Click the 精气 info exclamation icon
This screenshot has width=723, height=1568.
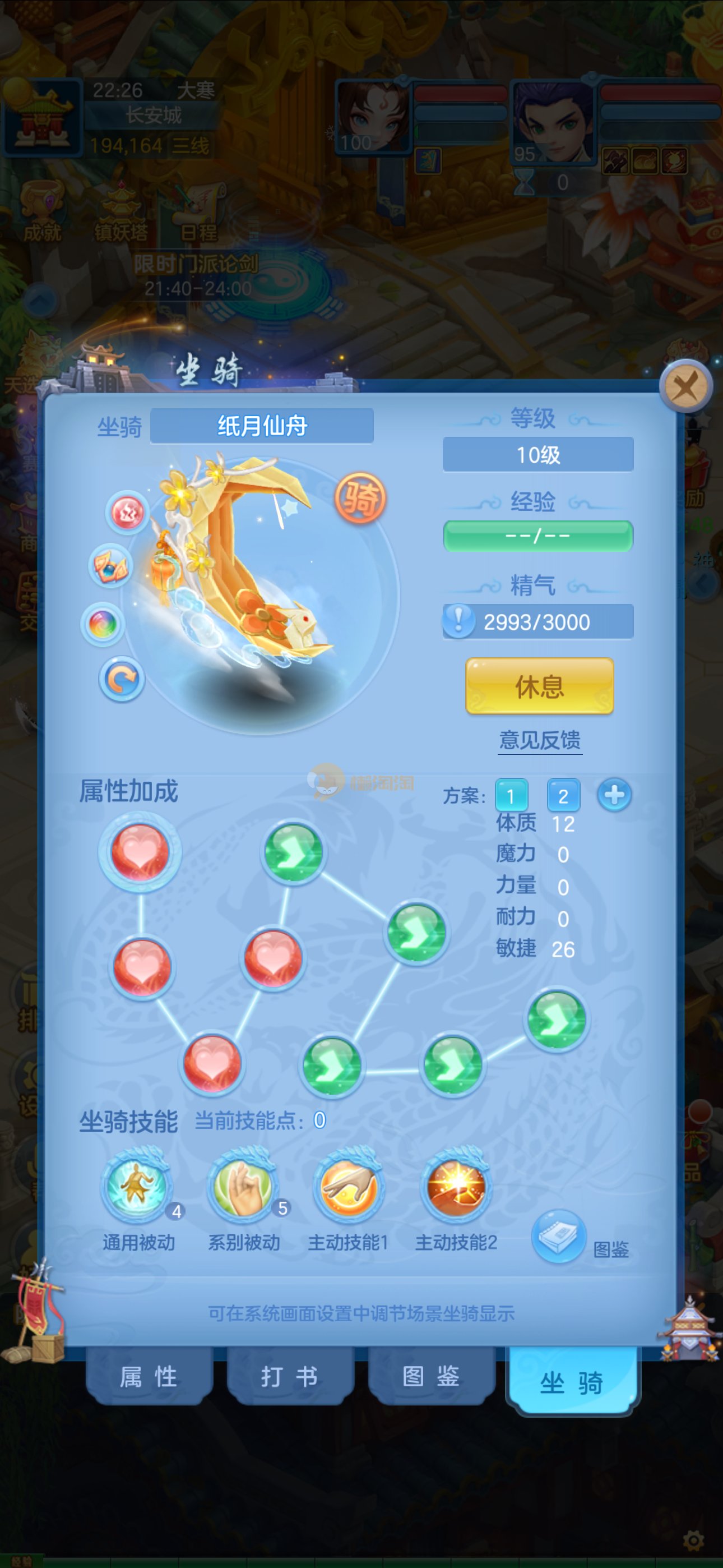click(459, 621)
